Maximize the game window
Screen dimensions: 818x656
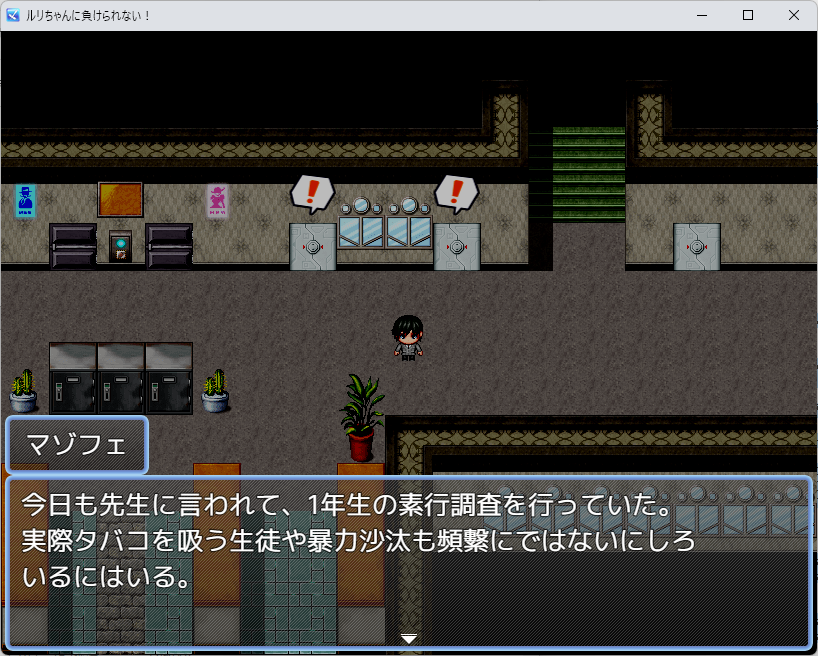tap(748, 16)
